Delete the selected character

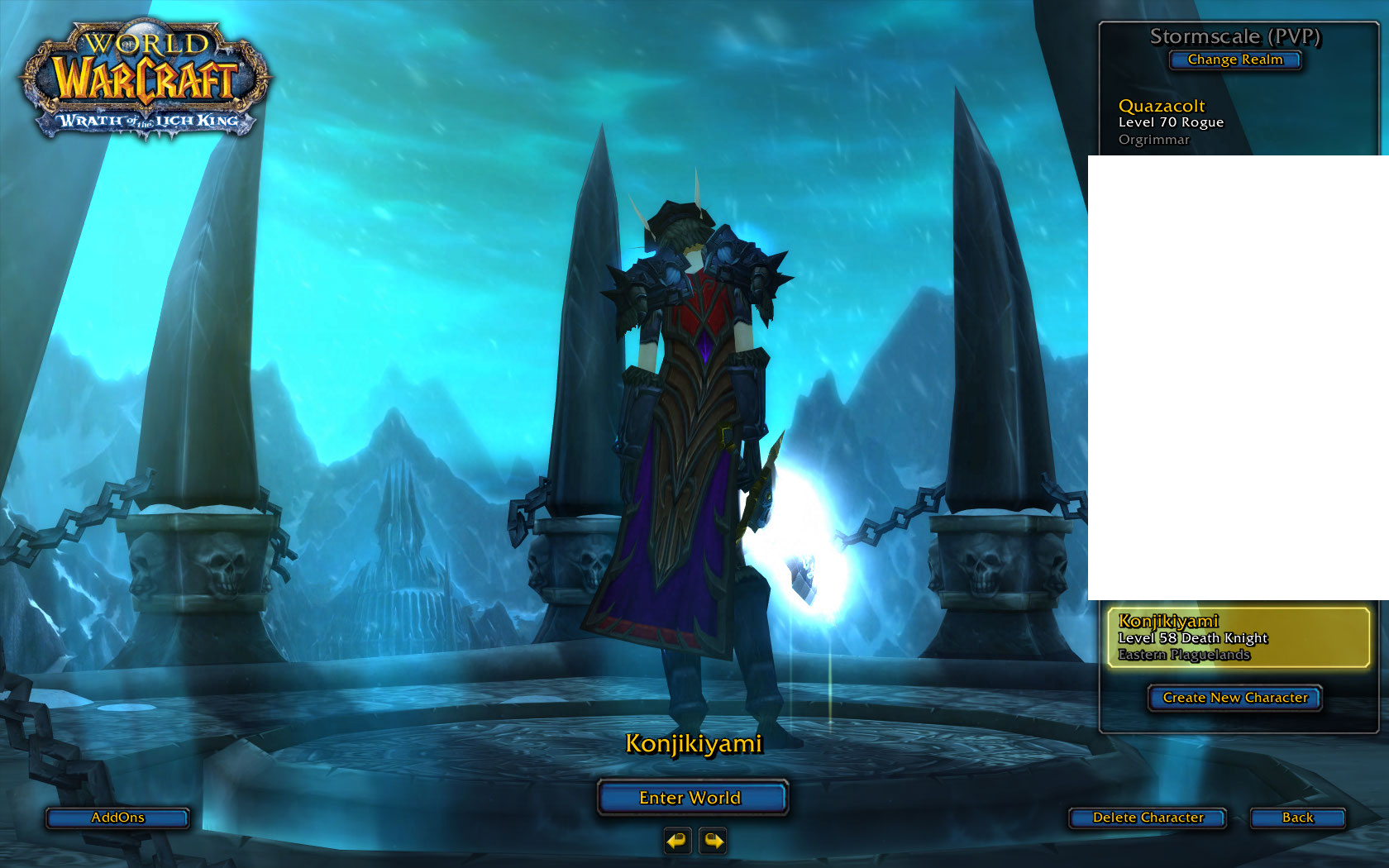point(1148,818)
